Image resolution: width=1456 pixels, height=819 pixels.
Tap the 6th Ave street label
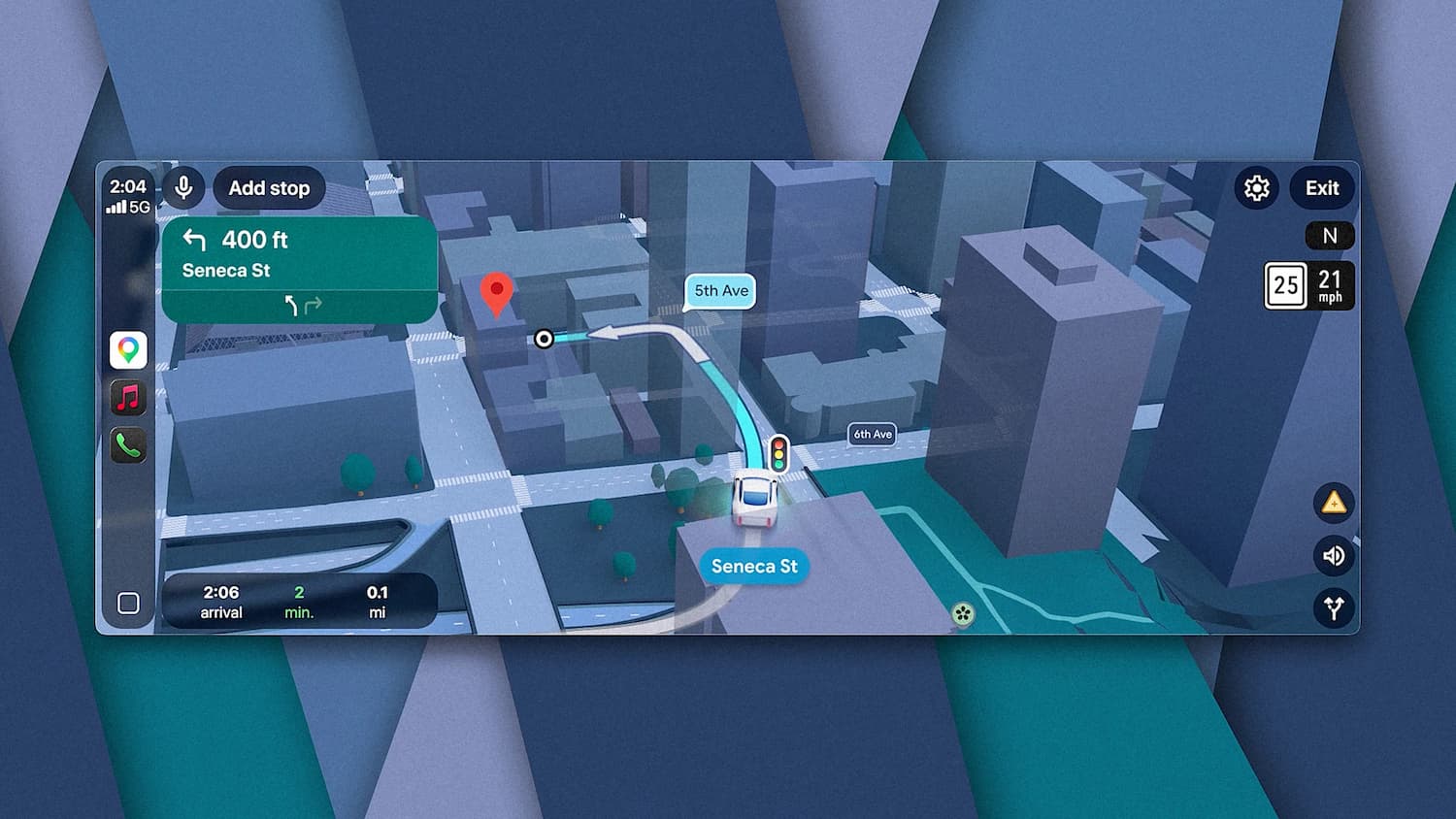872,434
